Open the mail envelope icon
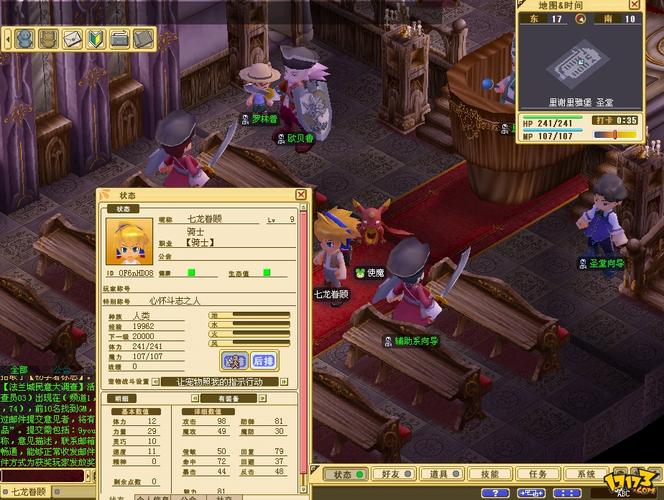This screenshot has width=664, height=500. [72, 39]
